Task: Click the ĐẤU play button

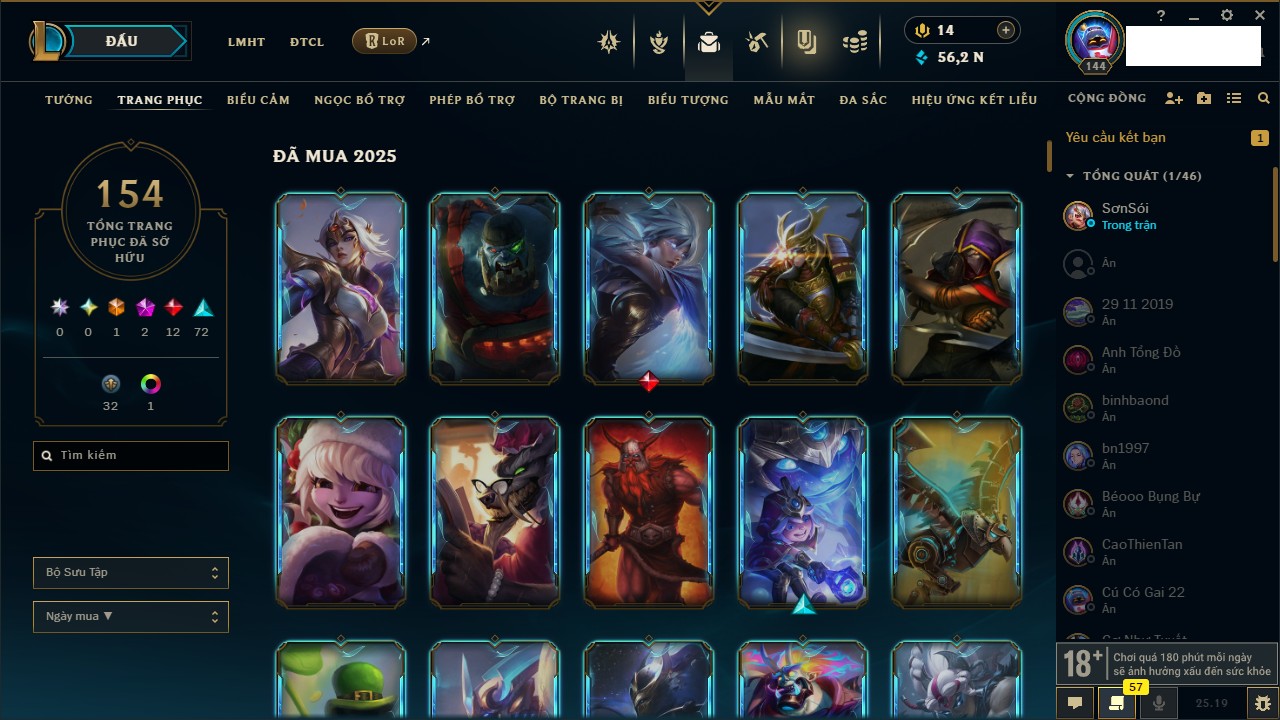Action: pos(121,41)
